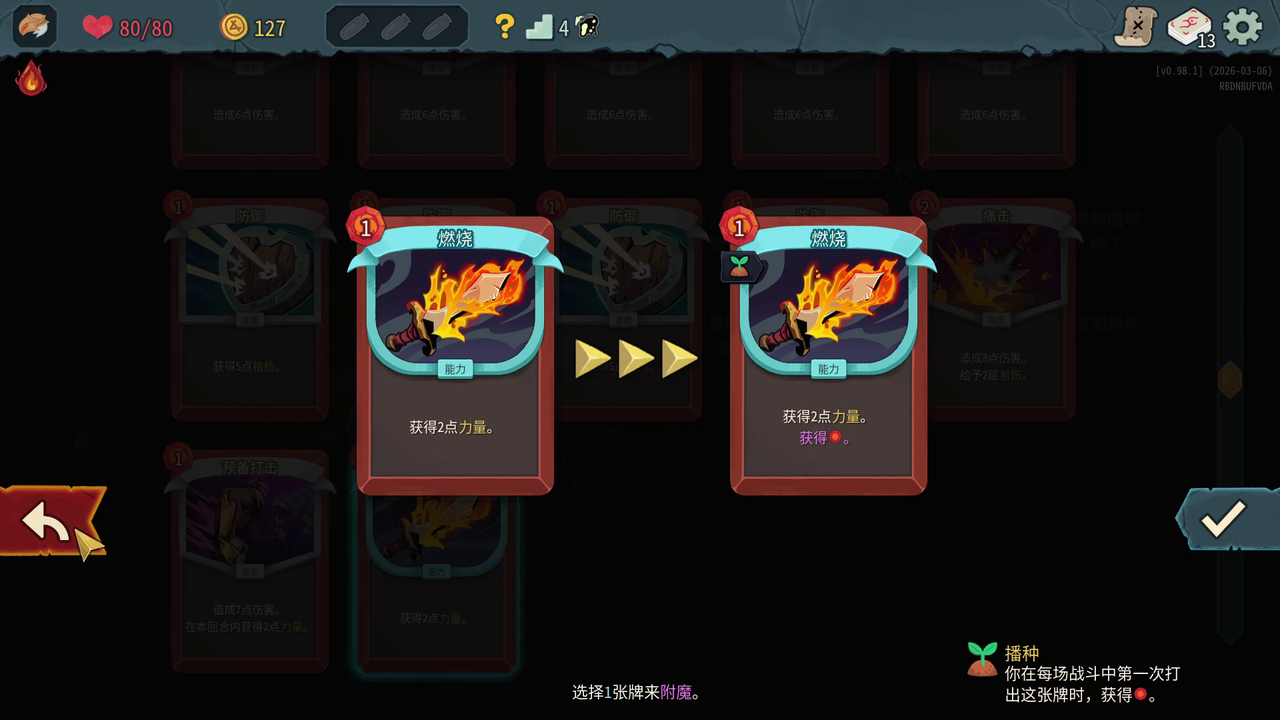Confirm the enchantment with the checkmark button
1280x720 pixels.
[1223, 518]
